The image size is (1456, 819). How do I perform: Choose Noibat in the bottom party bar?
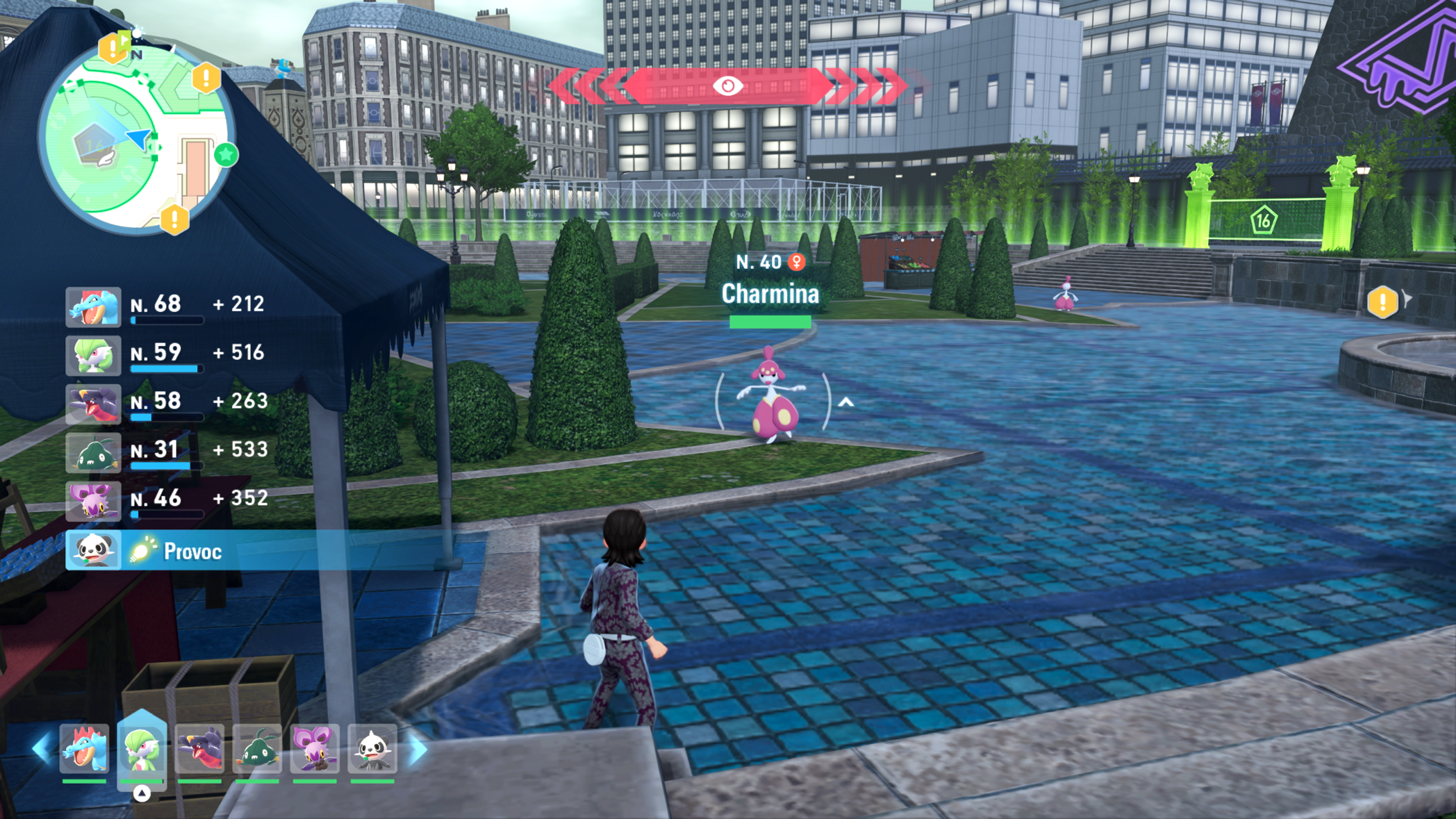(x=315, y=749)
